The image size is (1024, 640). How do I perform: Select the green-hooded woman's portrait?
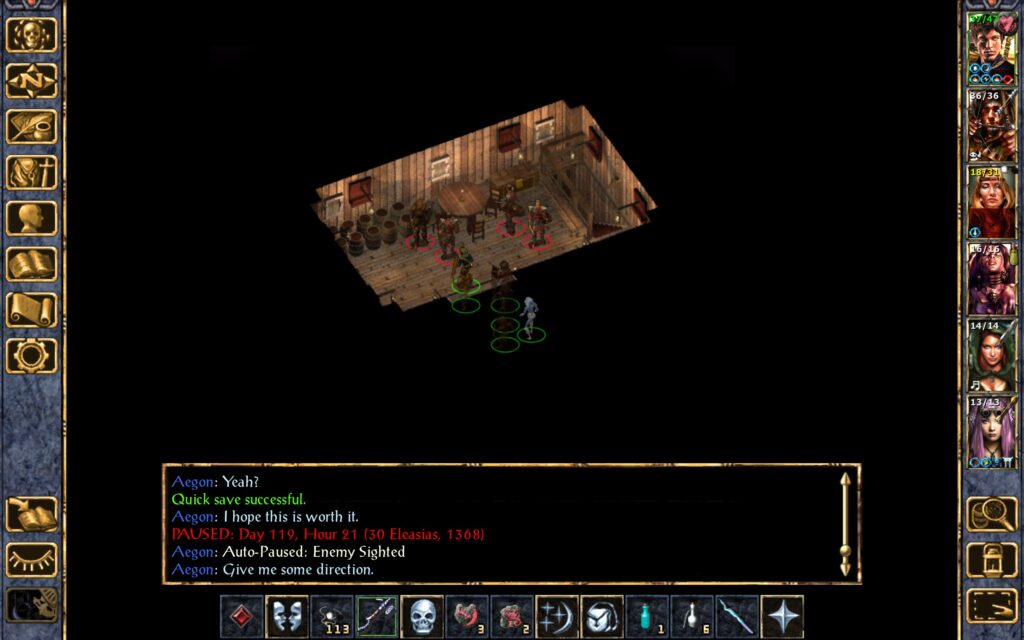pos(991,356)
